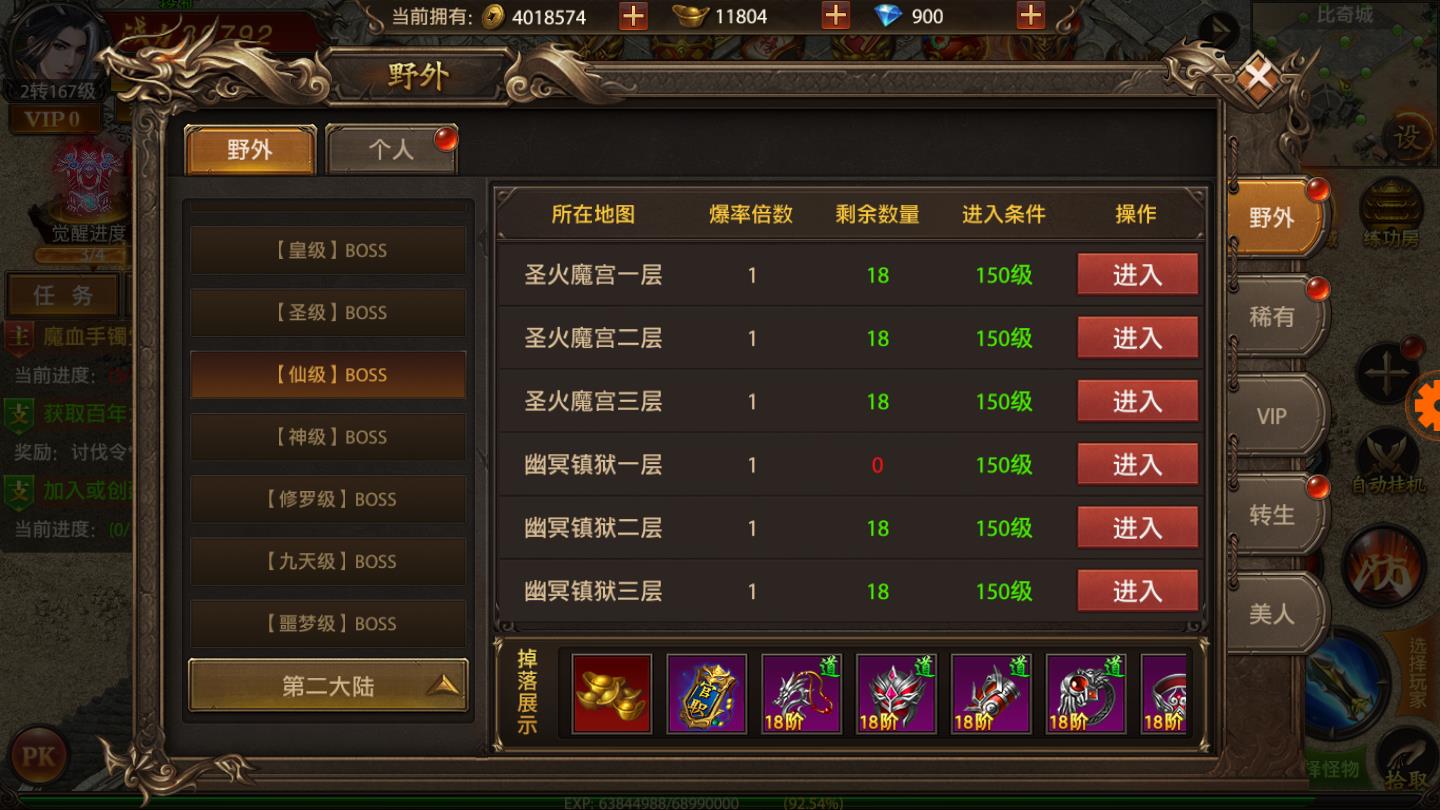Screen dimensions: 1440x810
Task: Select the 稀有 side tab
Action: [1271, 318]
